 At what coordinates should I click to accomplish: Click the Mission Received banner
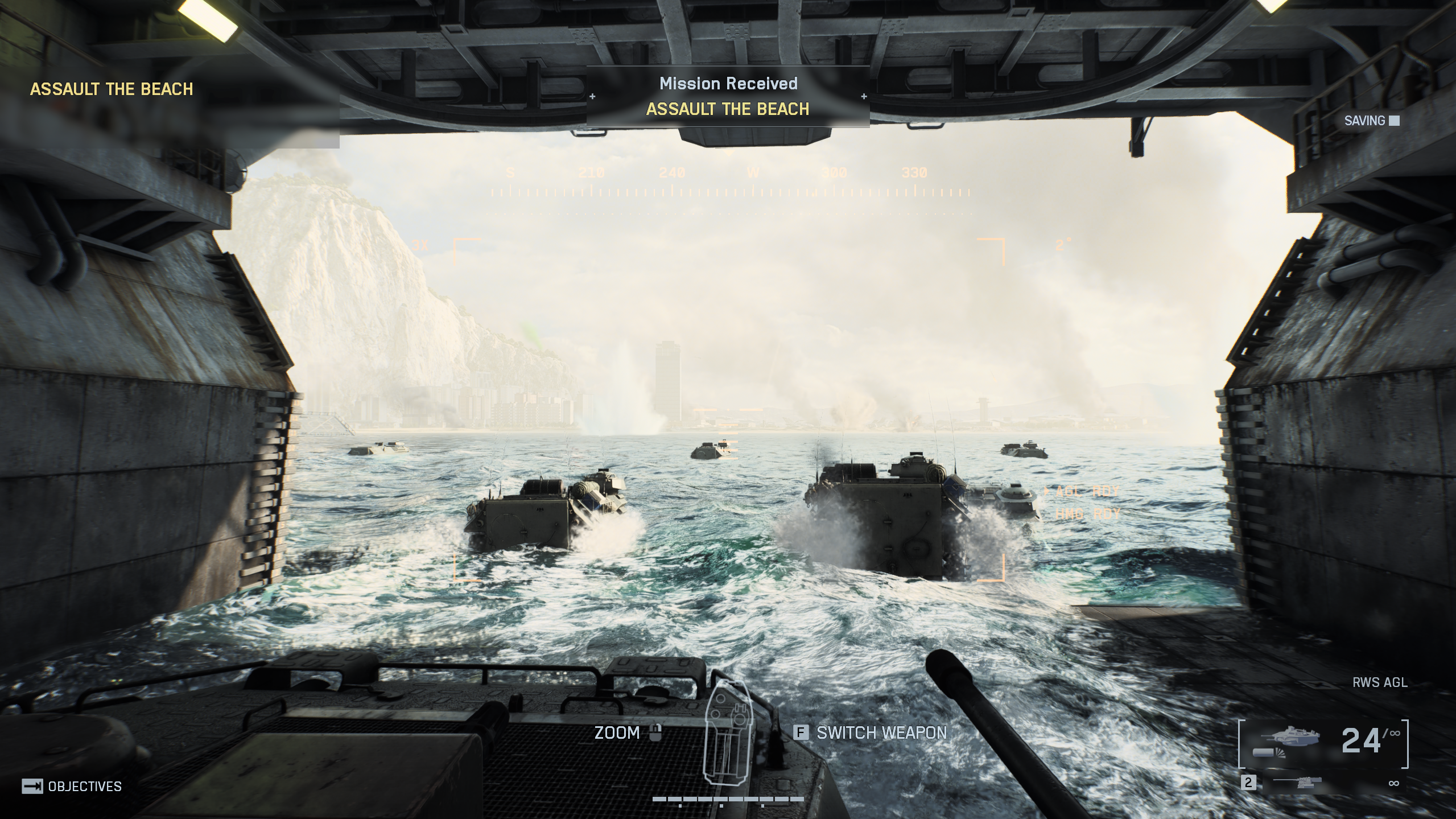click(728, 96)
